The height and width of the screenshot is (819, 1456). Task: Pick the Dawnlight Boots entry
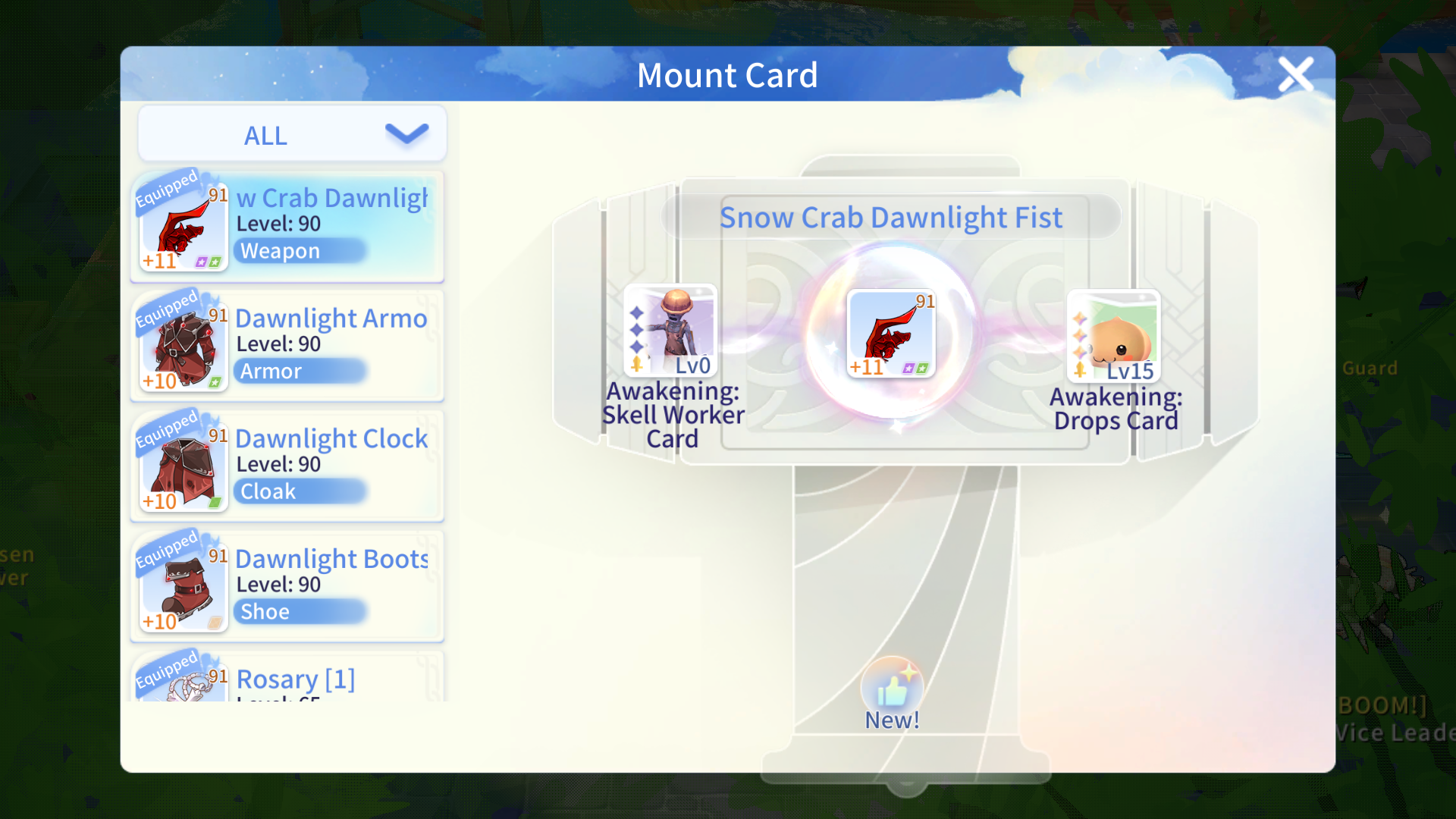tap(288, 587)
